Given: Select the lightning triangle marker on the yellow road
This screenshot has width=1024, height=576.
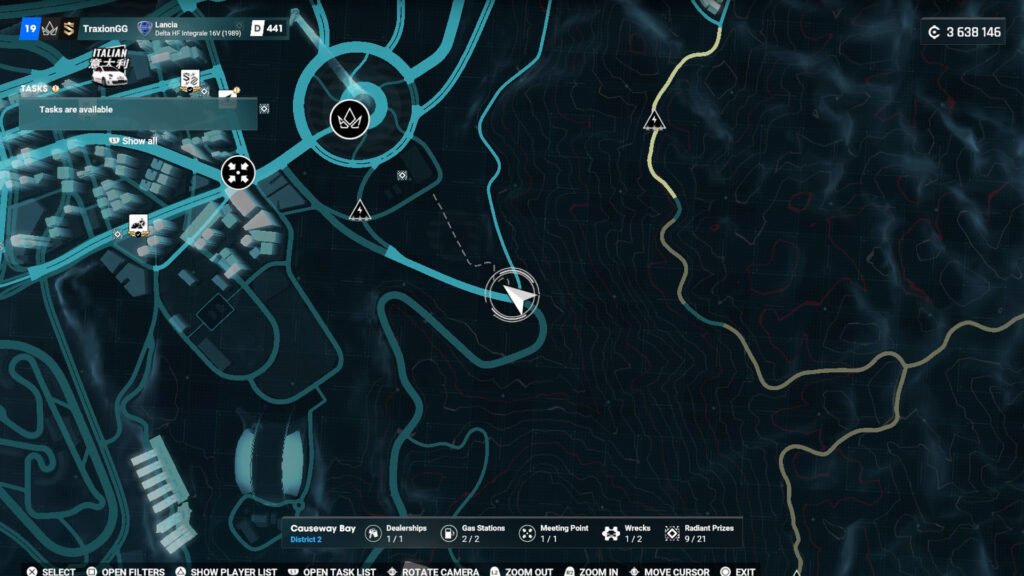Looking at the screenshot, I should coord(654,122).
